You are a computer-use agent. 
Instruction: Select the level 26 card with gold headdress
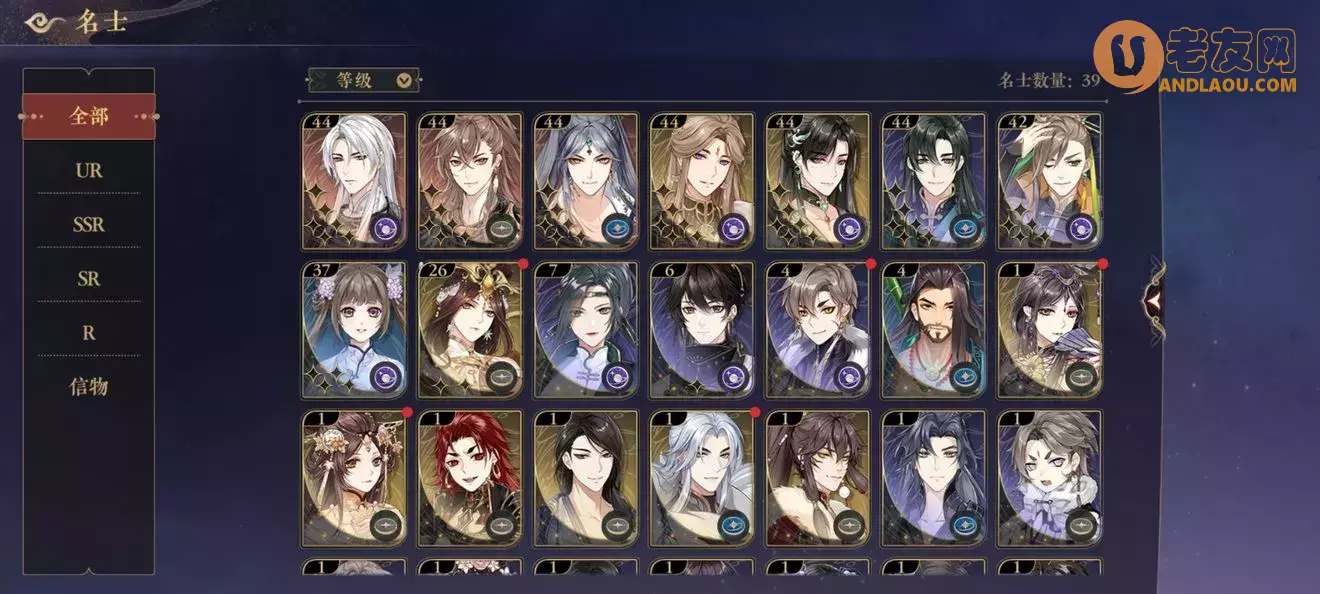(x=470, y=329)
